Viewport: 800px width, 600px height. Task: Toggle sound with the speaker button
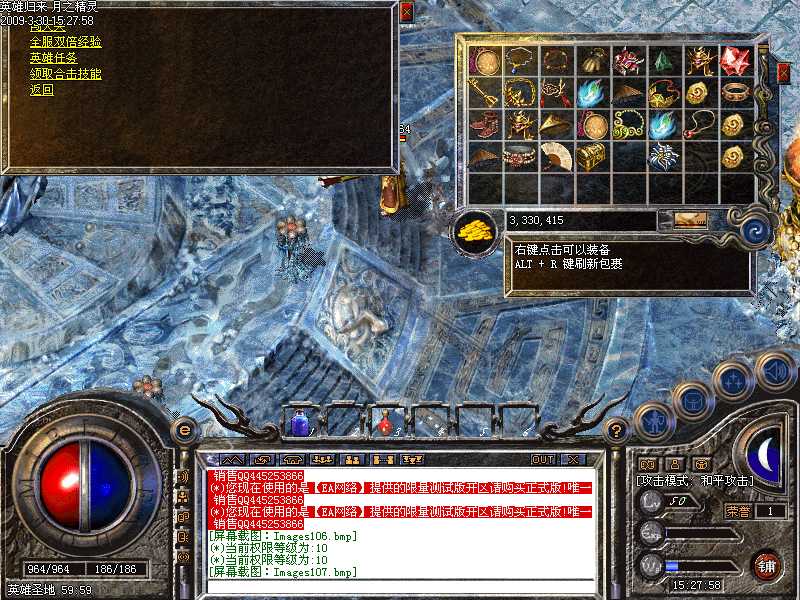click(x=776, y=370)
